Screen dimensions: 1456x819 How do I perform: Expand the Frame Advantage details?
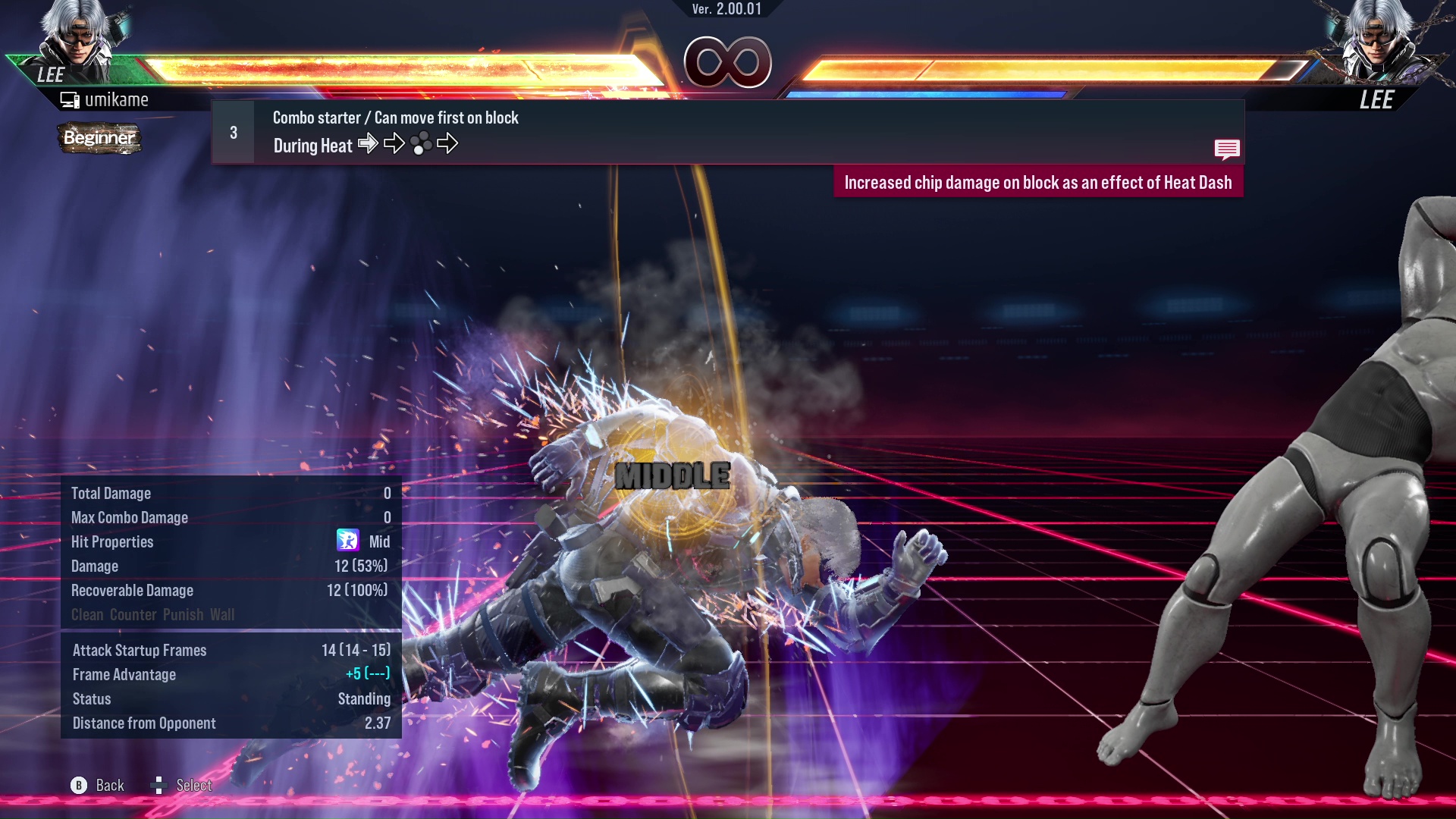click(x=124, y=674)
